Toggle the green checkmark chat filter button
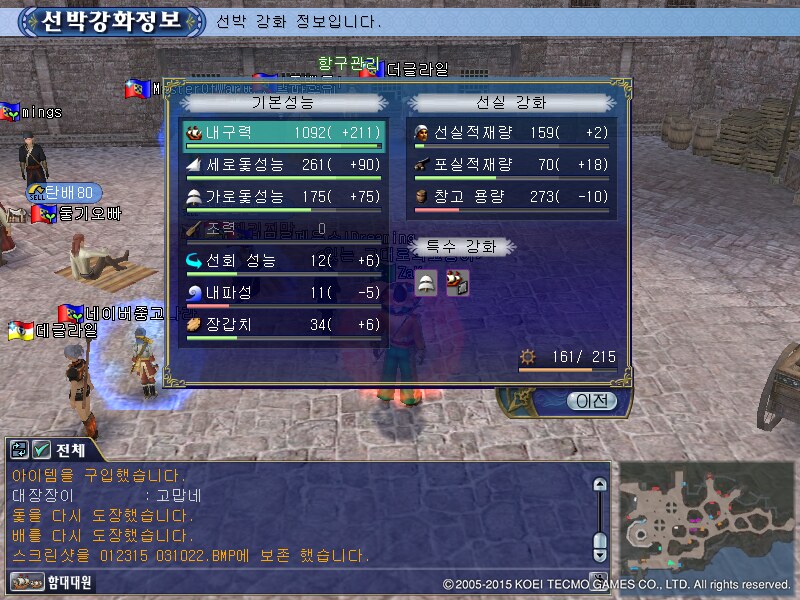 [42, 449]
